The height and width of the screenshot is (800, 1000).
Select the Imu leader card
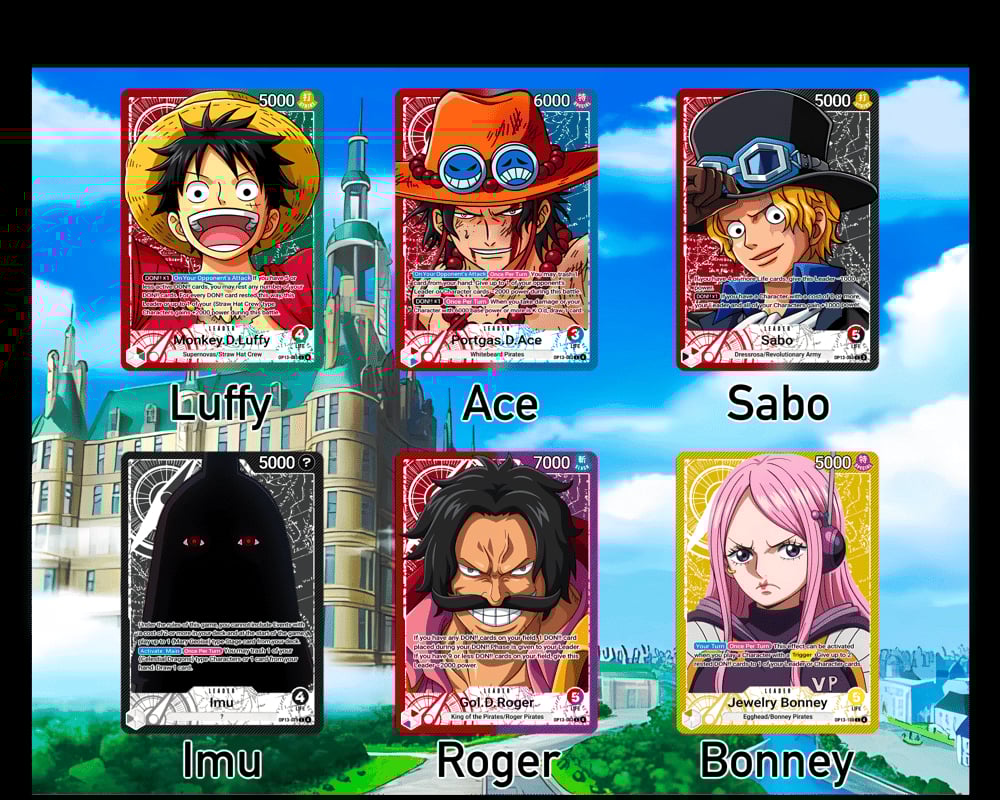(221, 592)
